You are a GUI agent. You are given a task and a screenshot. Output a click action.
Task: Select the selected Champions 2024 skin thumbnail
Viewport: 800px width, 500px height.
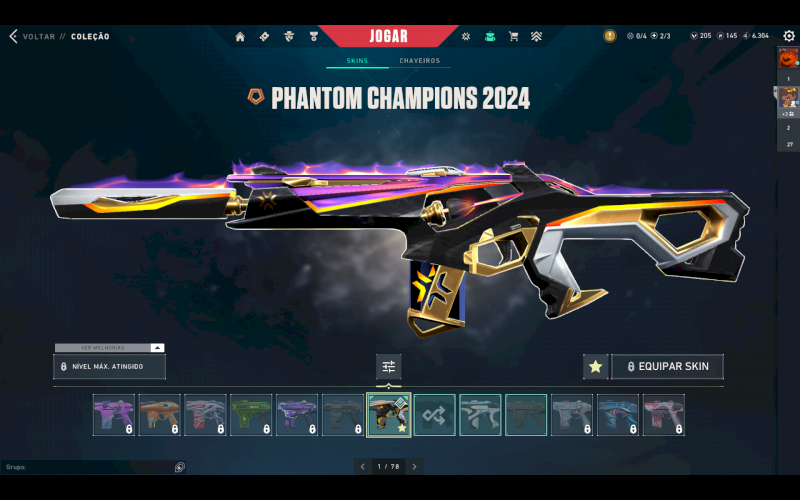389,415
